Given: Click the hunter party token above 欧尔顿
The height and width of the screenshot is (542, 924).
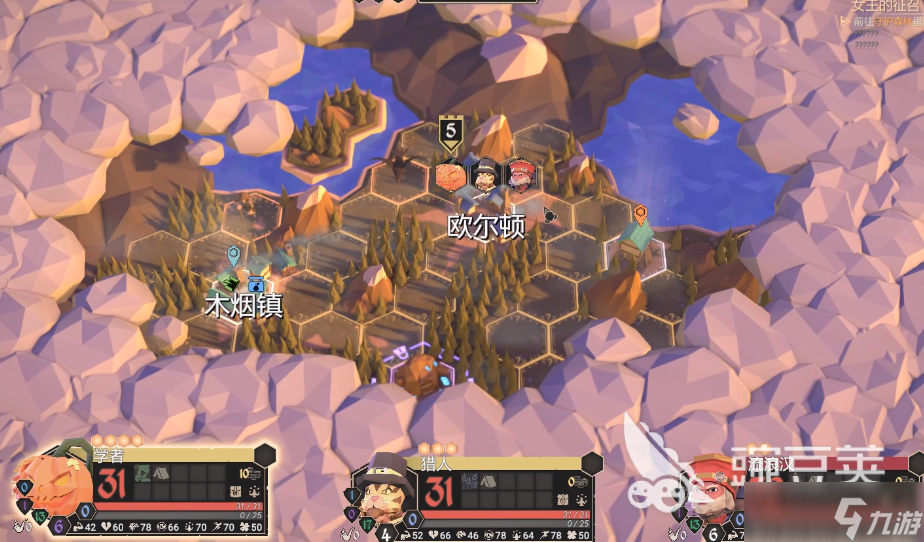Looking at the screenshot, I should click(486, 176).
